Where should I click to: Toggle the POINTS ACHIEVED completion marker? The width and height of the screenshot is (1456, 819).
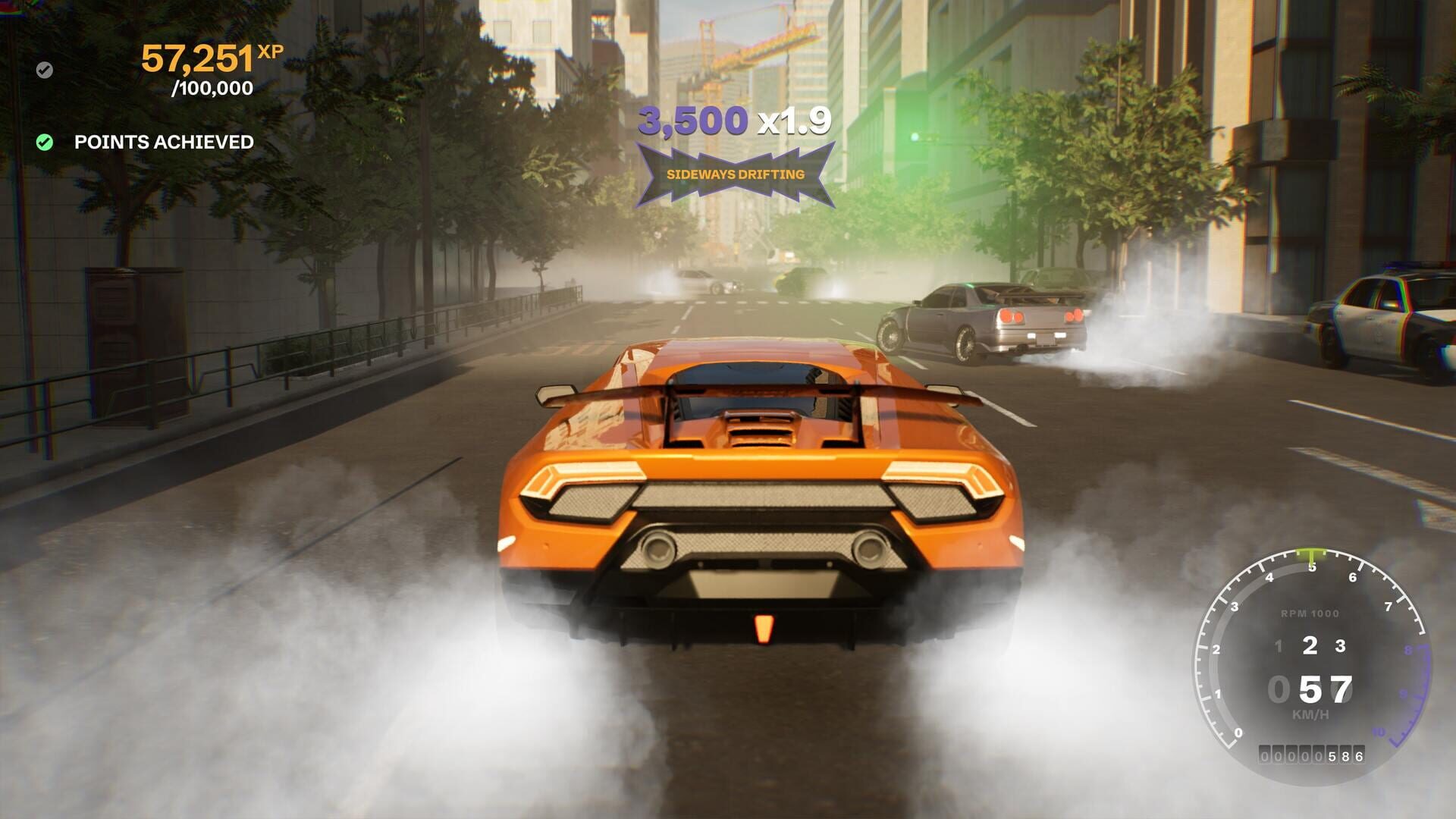click(43, 140)
